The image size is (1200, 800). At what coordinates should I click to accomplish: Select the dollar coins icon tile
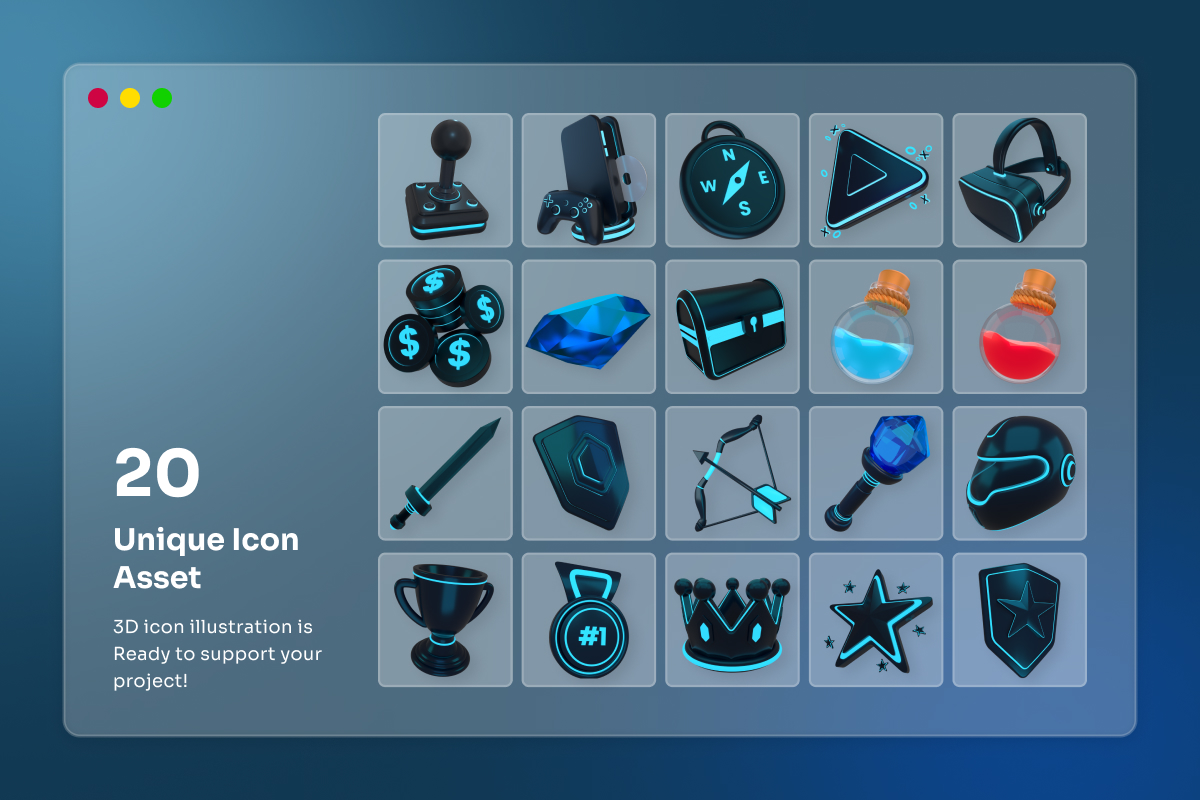pos(445,327)
